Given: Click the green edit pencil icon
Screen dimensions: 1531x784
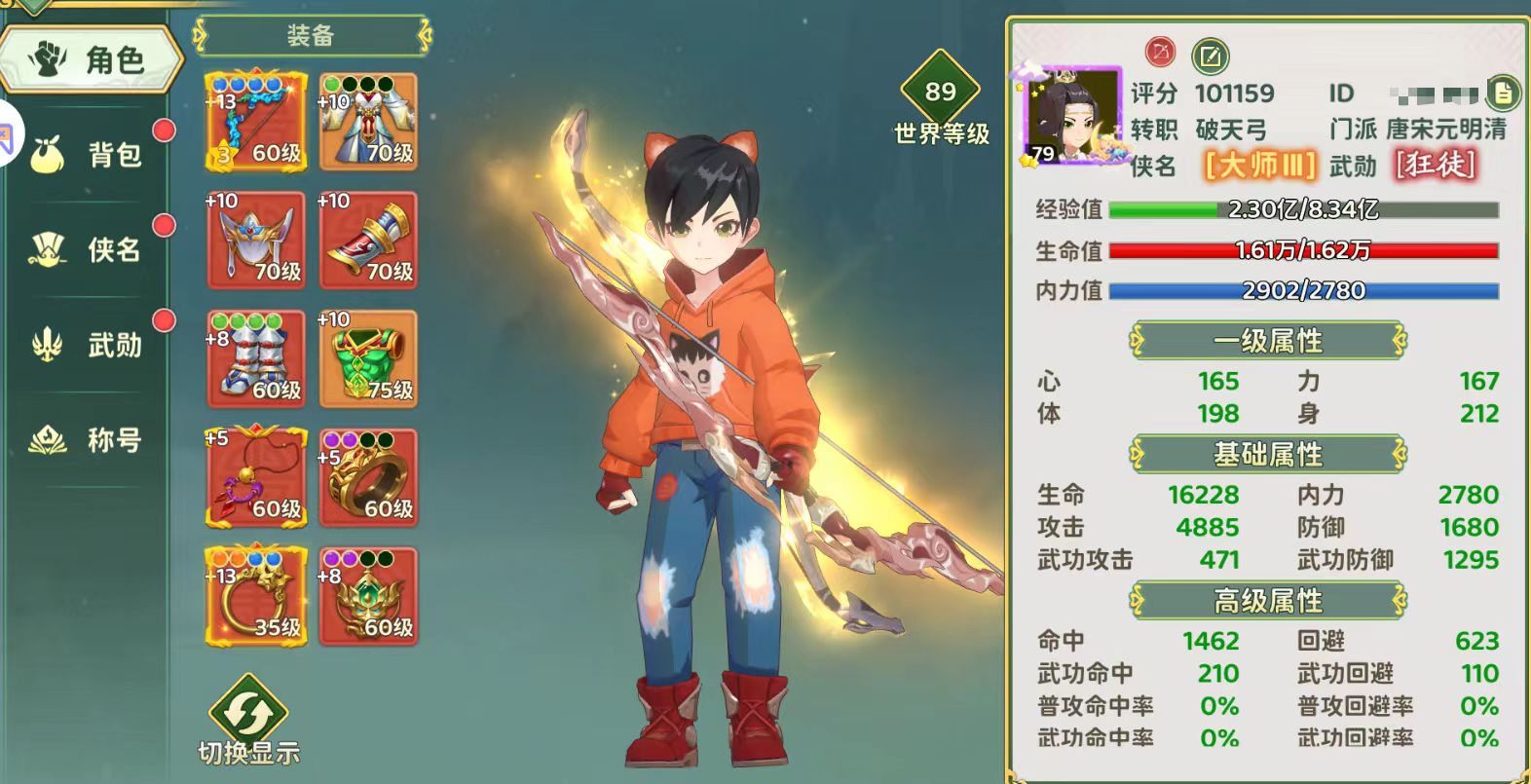Looking at the screenshot, I should [x=1210, y=56].
